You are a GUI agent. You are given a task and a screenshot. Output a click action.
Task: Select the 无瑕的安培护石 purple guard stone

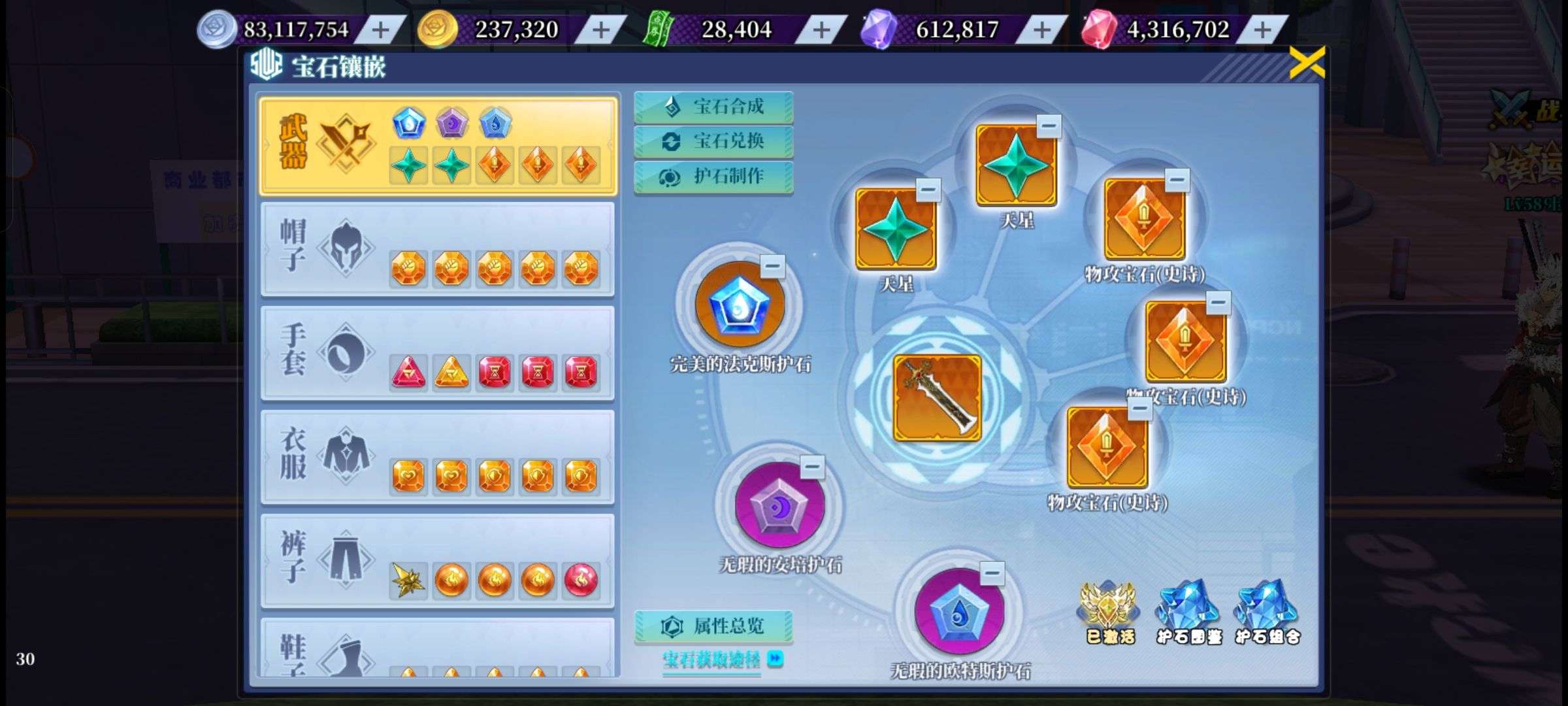click(x=779, y=506)
